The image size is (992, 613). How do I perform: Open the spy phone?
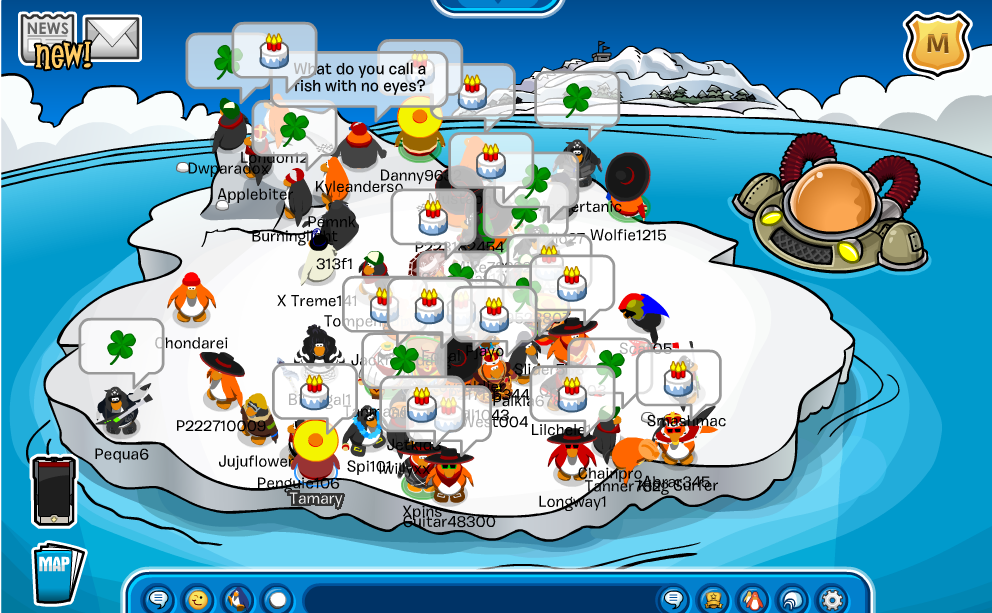click(54, 491)
